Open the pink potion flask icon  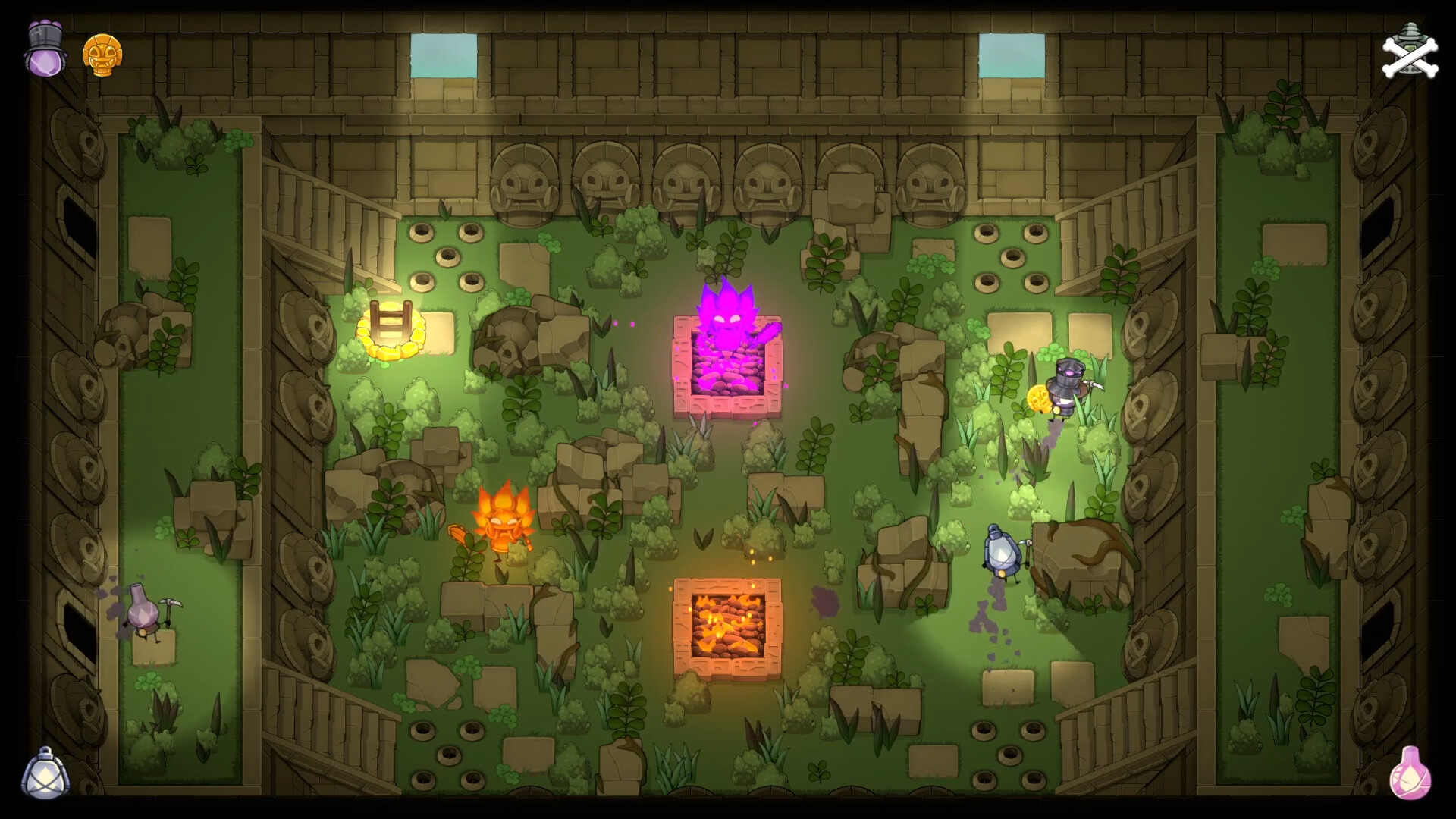1412,771
